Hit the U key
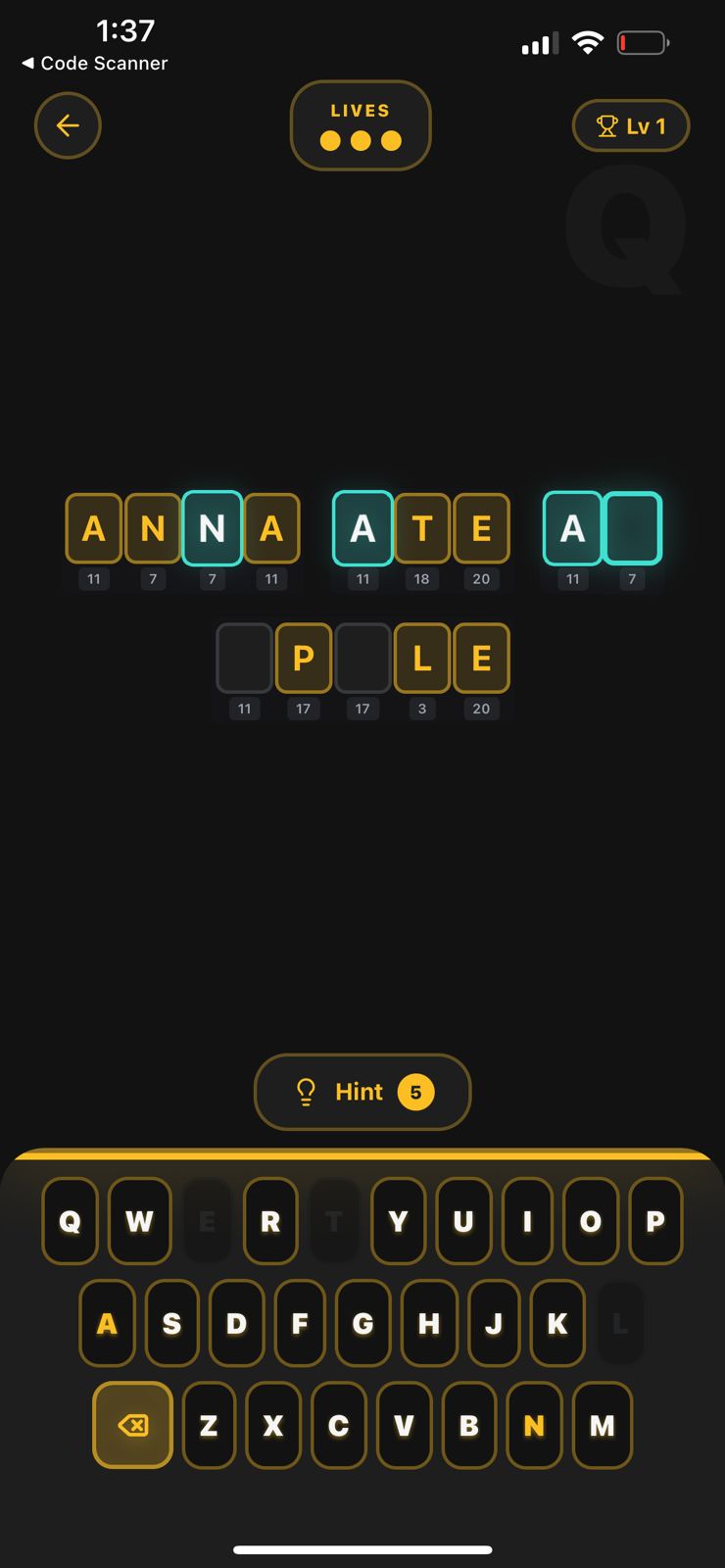 [462, 1221]
